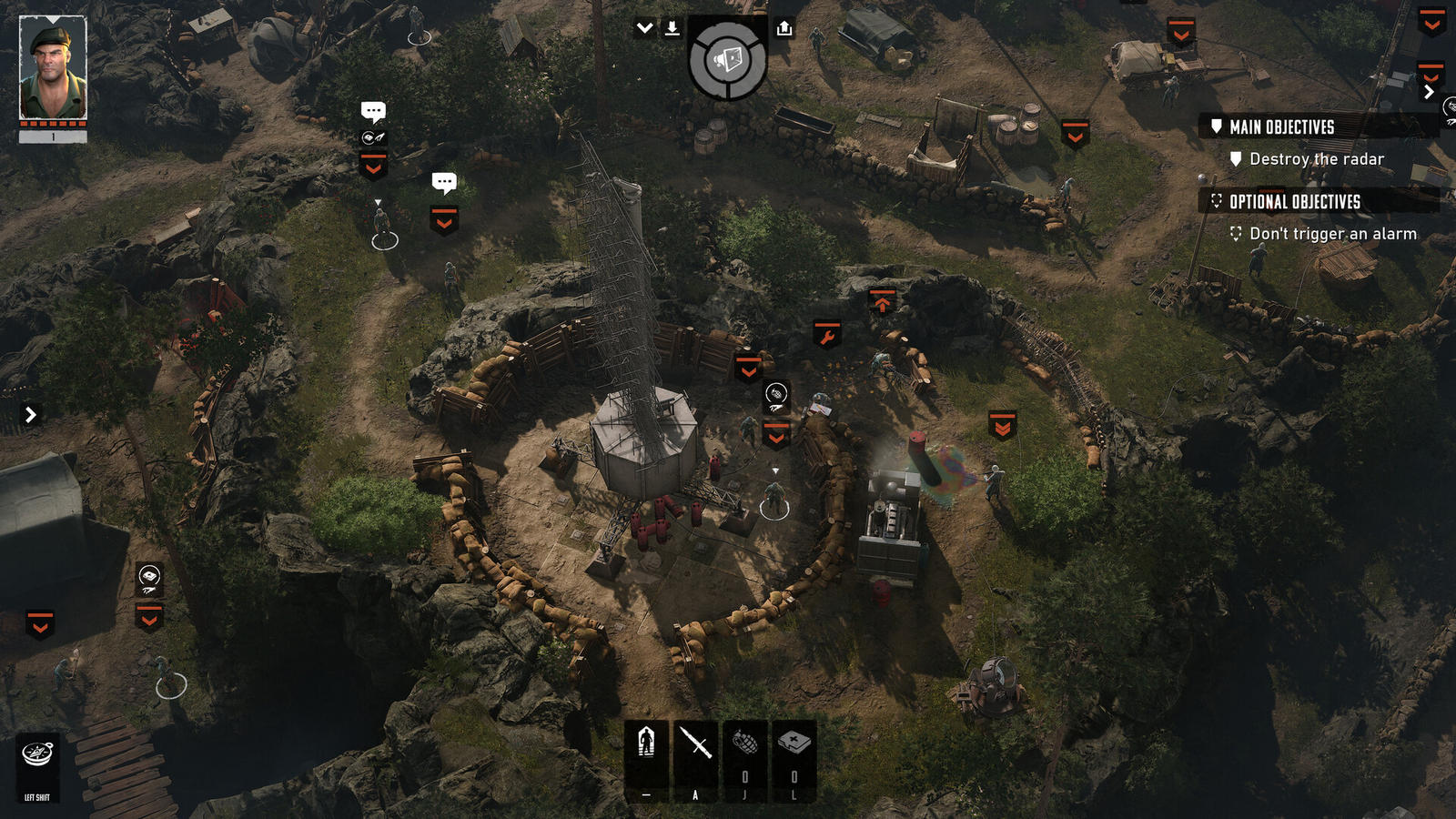Open the first aid kit in the hotbar

point(792,740)
